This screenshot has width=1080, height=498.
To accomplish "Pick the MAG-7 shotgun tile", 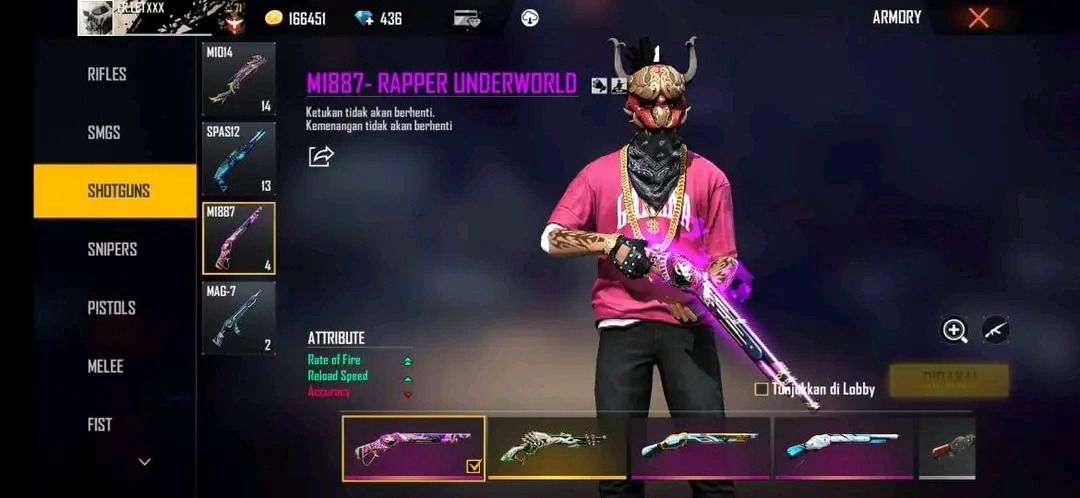I will click(x=239, y=318).
